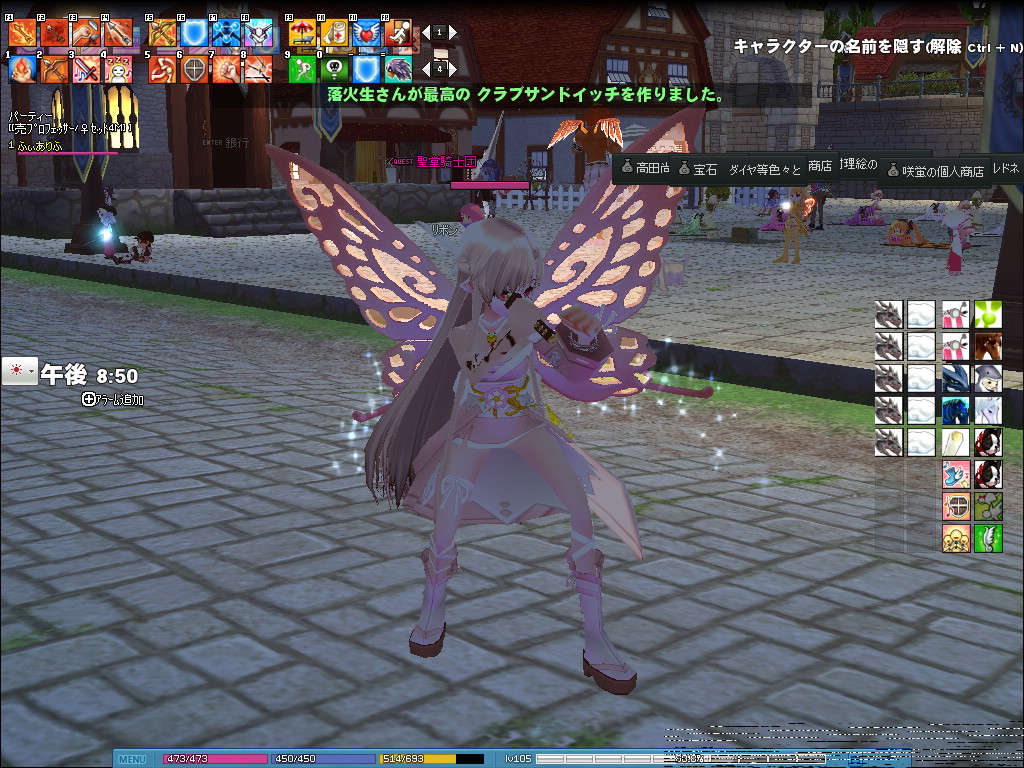The image size is (1024, 768).
Task: Use the running man exit door icon
Action: 398,33
